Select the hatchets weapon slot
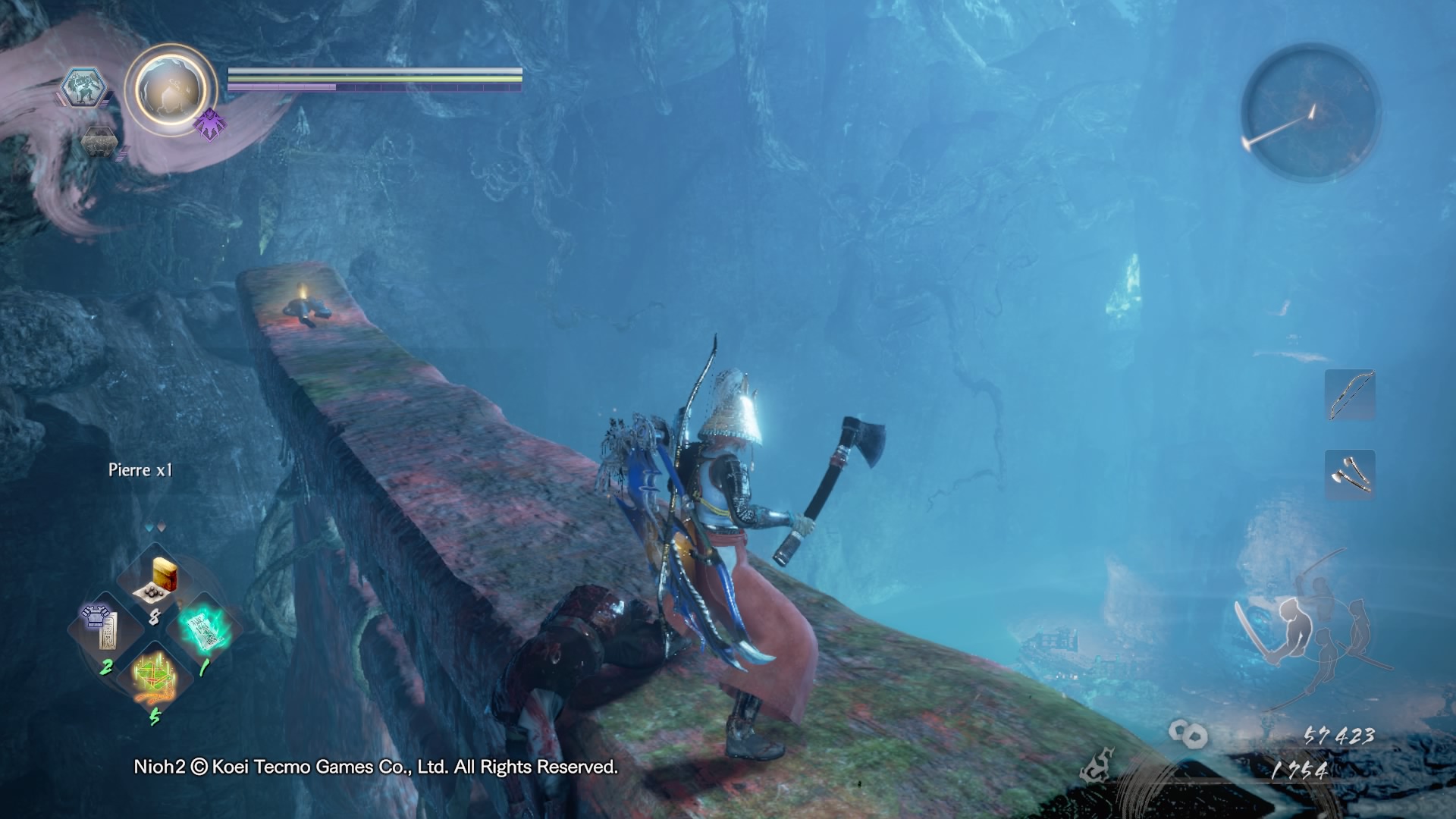The image size is (1456, 819). click(1350, 475)
